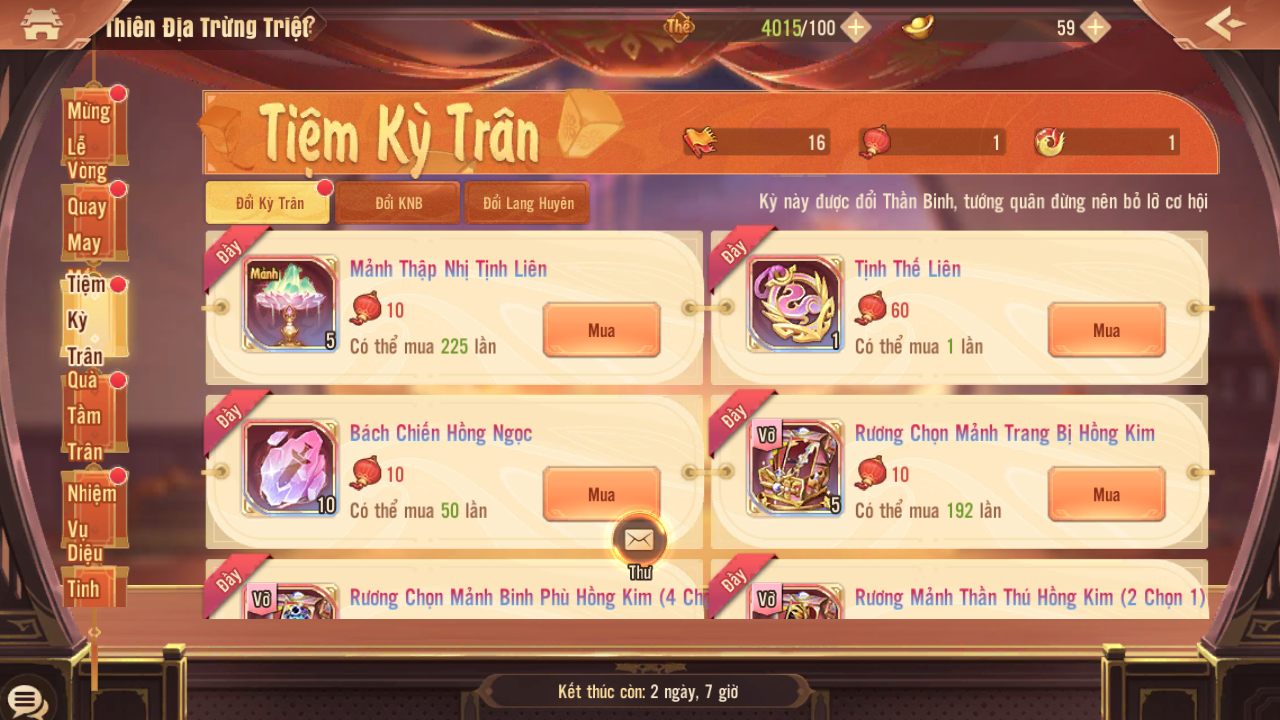The height and width of the screenshot is (720, 1280).
Task: Switch to the Đổi Lang Huyên tab
Action: 528,203
